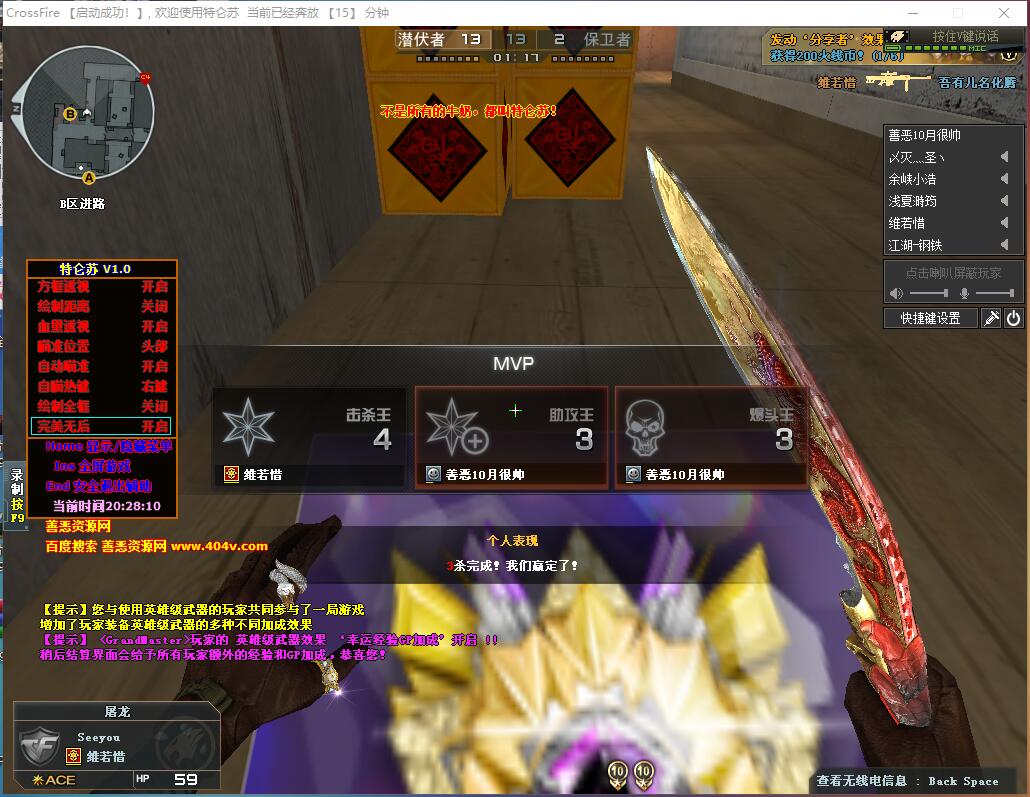1030x797 pixels.
Task: Open the 快捷键设置 hotkey settings
Action: click(x=930, y=318)
